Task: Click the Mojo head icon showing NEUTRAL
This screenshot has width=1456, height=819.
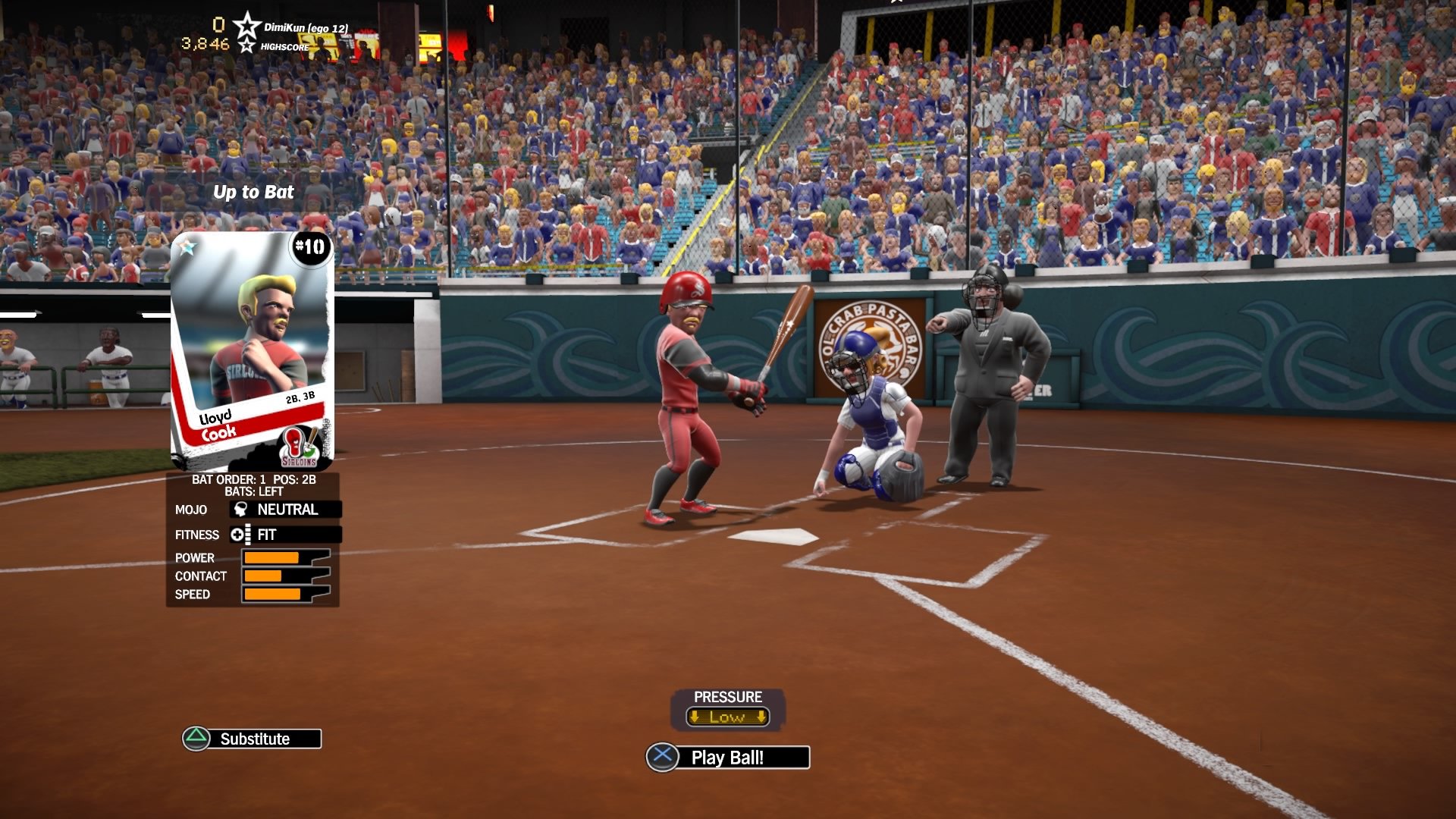Action: (x=239, y=510)
